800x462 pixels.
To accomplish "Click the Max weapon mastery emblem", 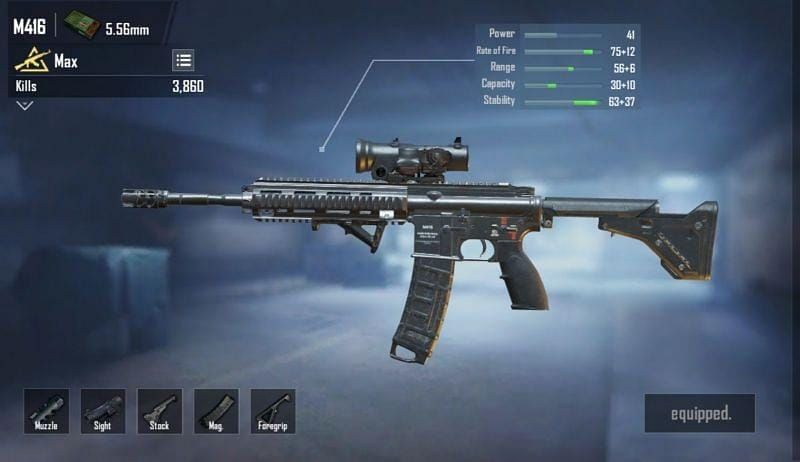I will point(32,61).
